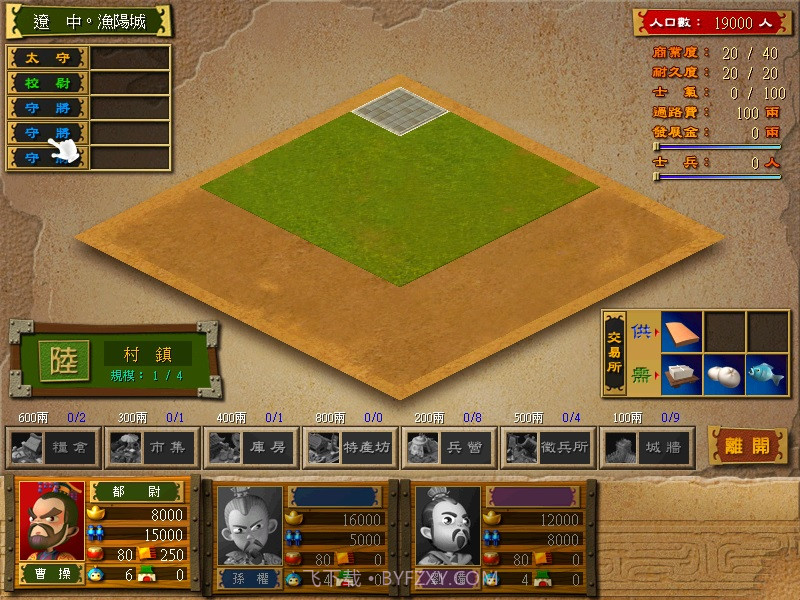This screenshot has height=600, width=800.
Task: Build the 市集 market building
Action: point(152,447)
